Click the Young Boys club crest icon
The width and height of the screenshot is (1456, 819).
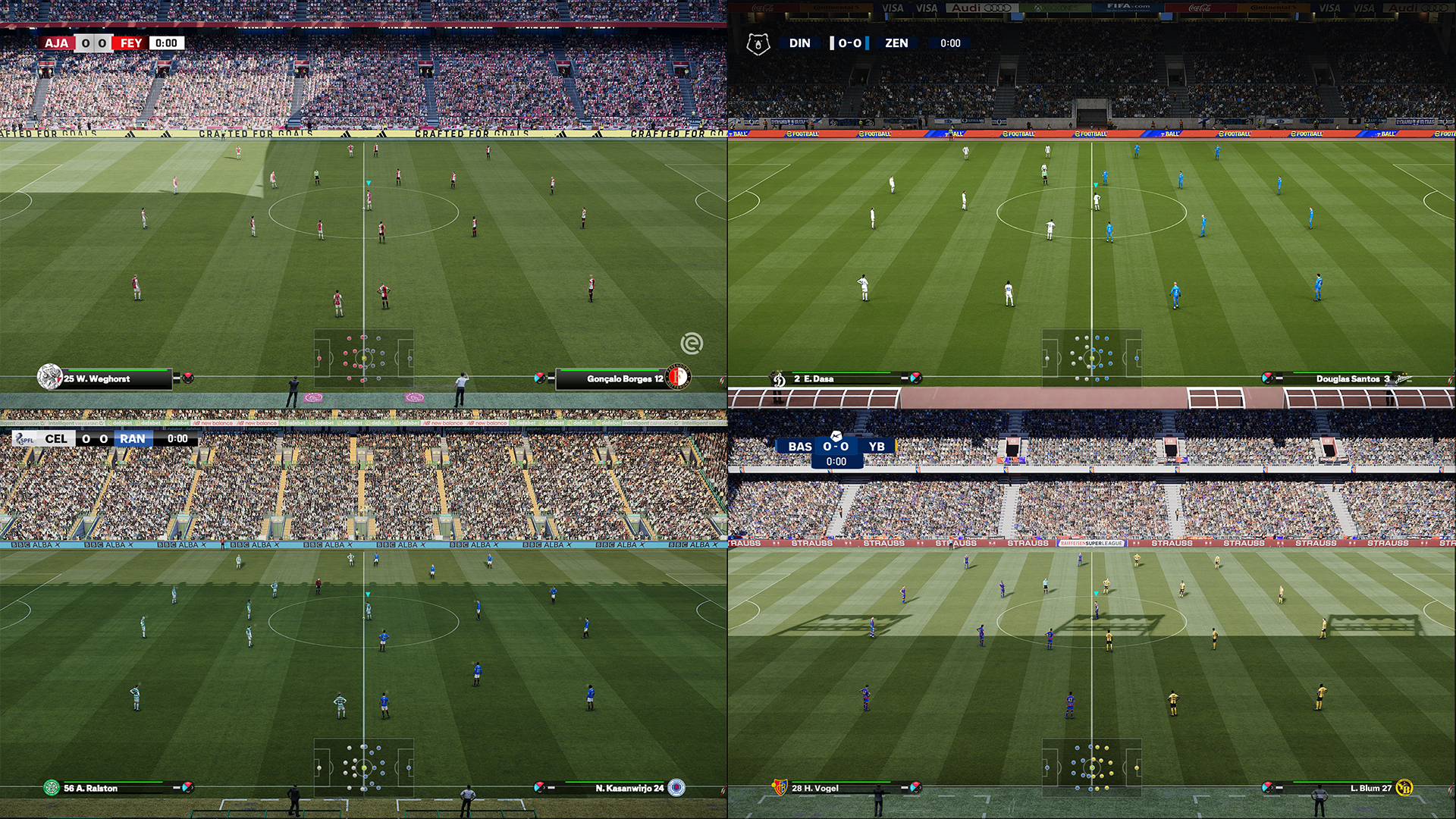click(1404, 788)
